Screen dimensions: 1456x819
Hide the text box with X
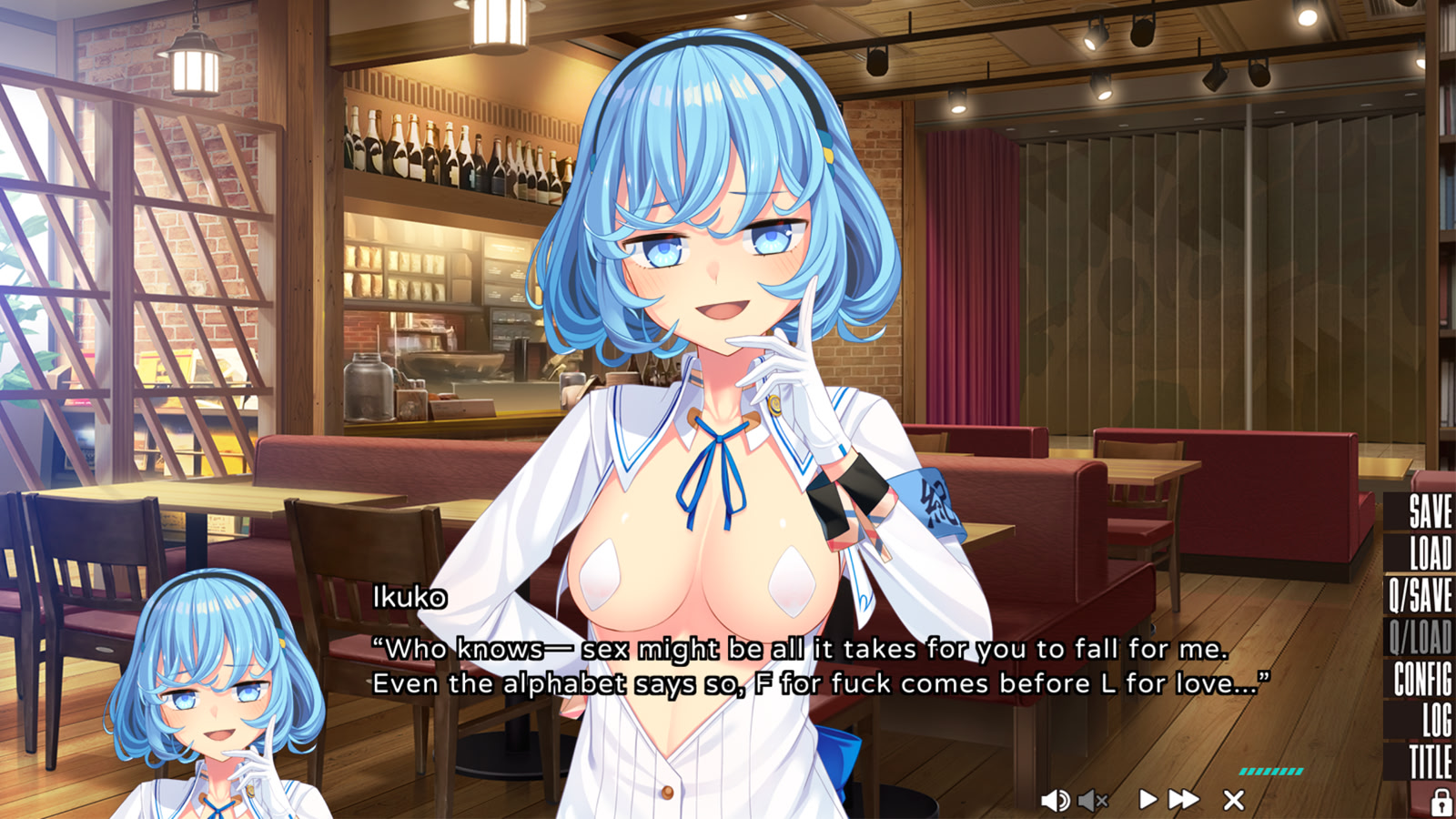(1234, 800)
